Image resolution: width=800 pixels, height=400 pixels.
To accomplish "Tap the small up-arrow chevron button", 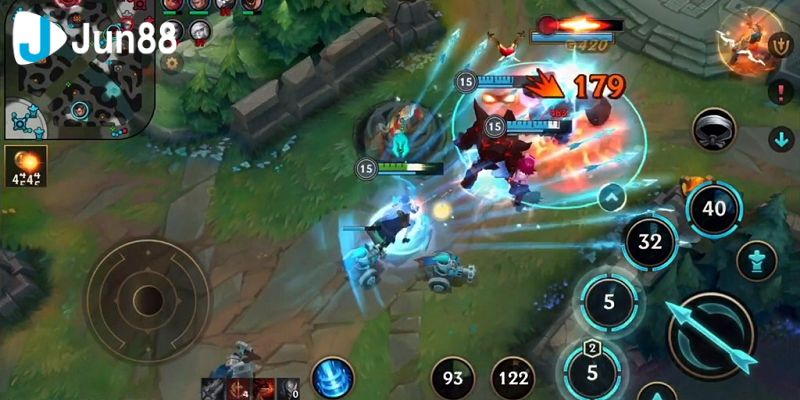I will pos(609,197).
